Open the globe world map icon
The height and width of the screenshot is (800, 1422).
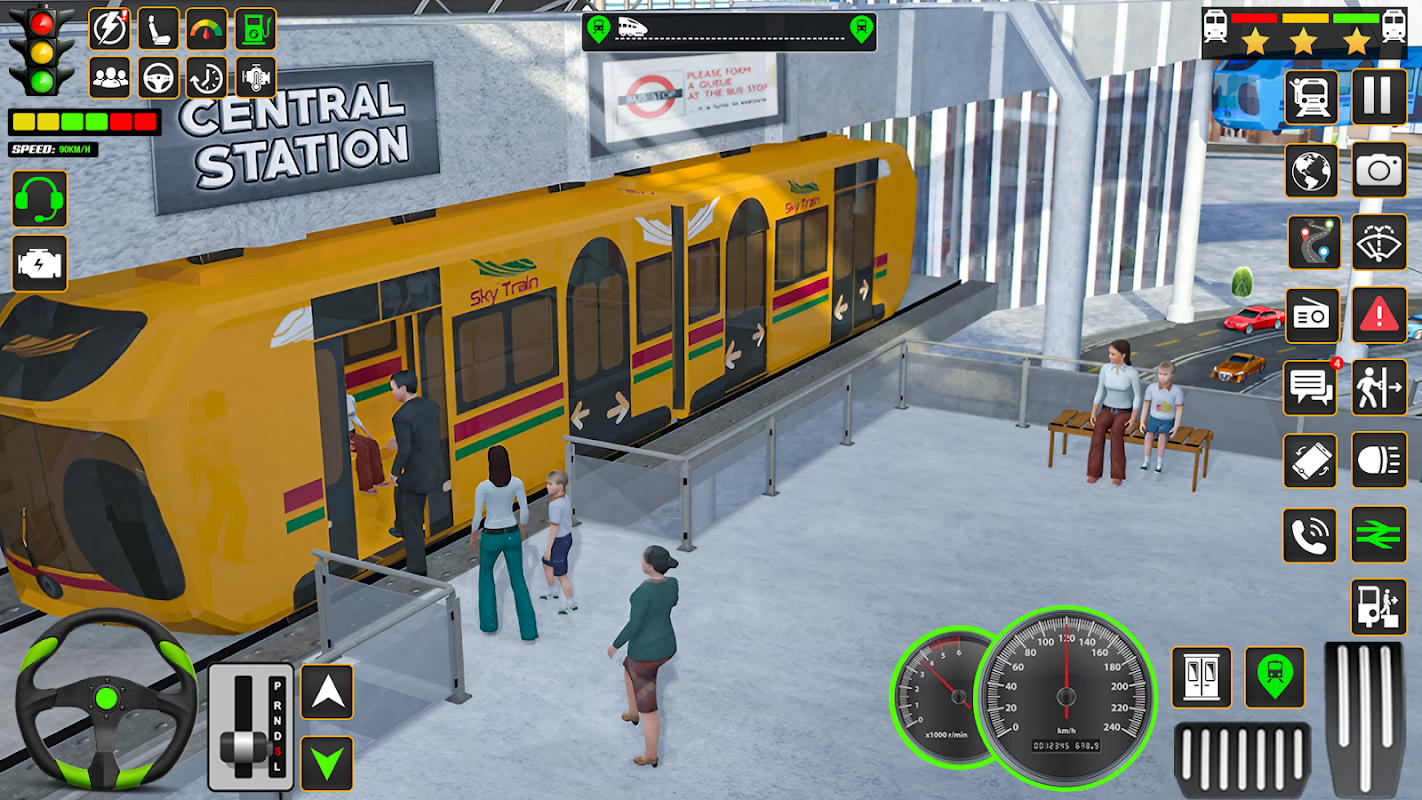(1312, 170)
